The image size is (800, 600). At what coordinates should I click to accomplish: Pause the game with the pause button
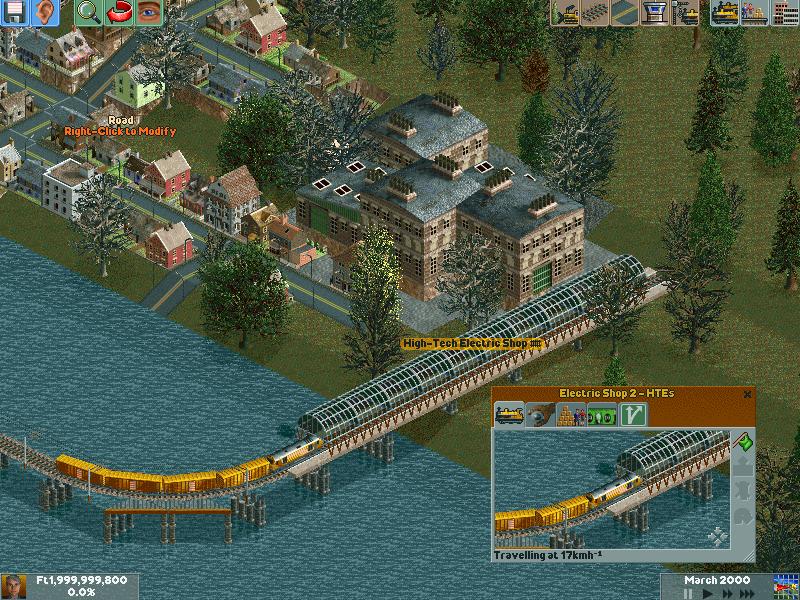tap(688, 593)
